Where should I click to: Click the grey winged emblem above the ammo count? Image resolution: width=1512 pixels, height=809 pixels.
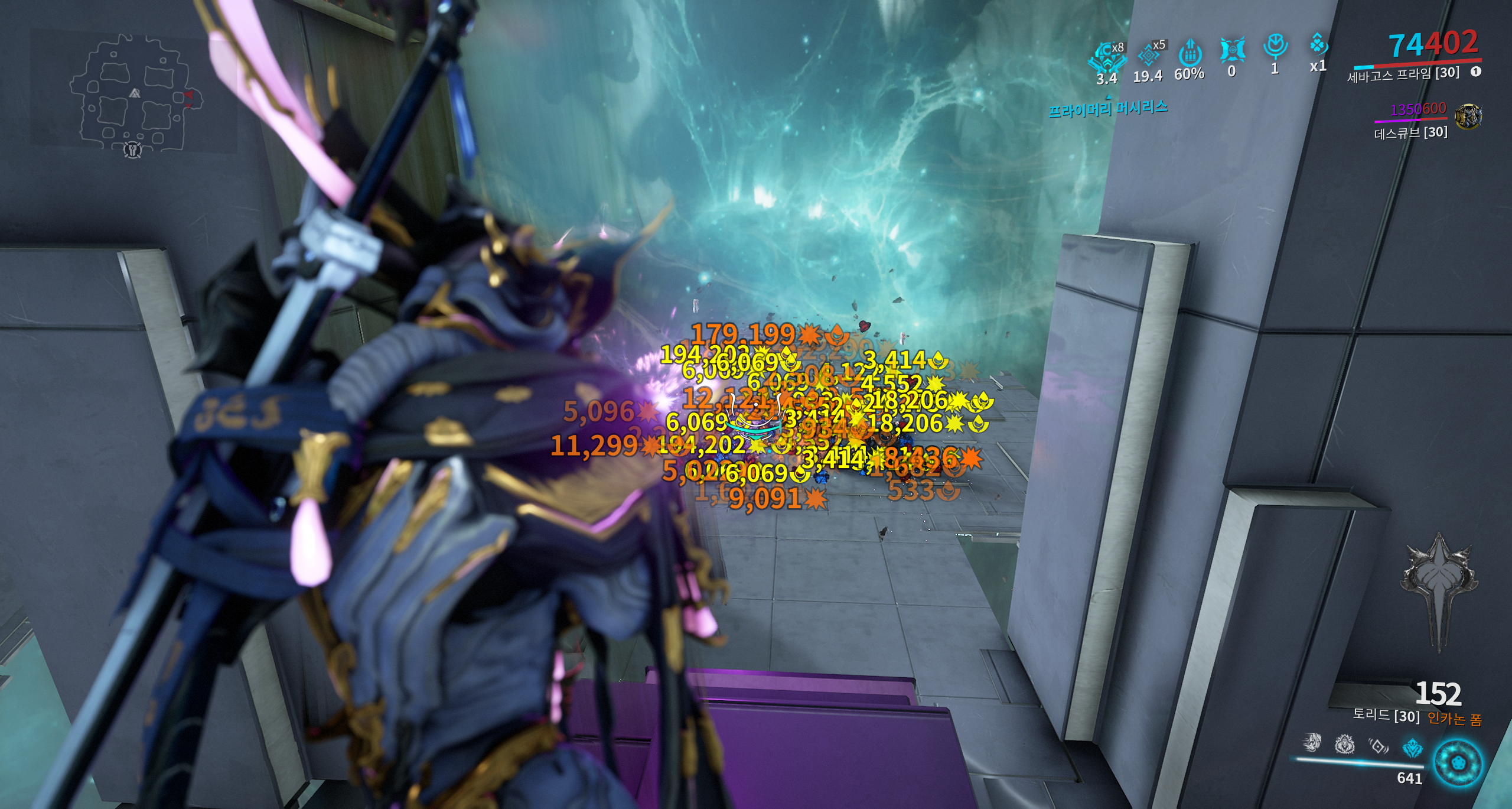click(x=1438, y=584)
